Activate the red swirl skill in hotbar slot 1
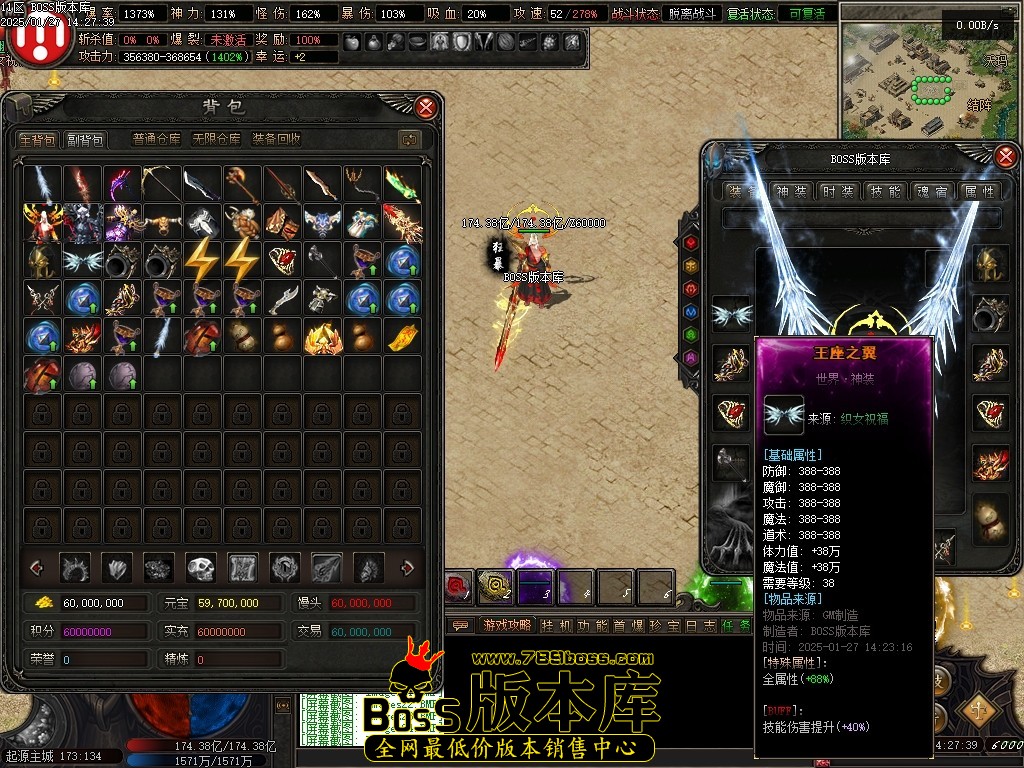Image resolution: width=1024 pixels, height=768 pixels. (x=459, y=587)
